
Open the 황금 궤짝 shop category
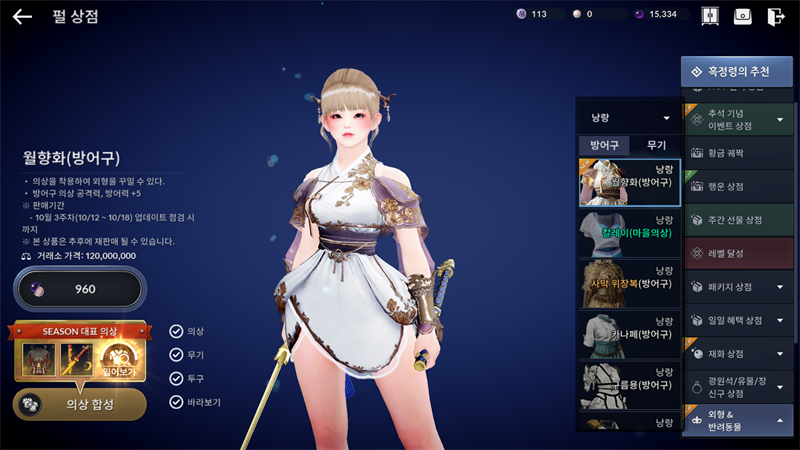point(738,152)
